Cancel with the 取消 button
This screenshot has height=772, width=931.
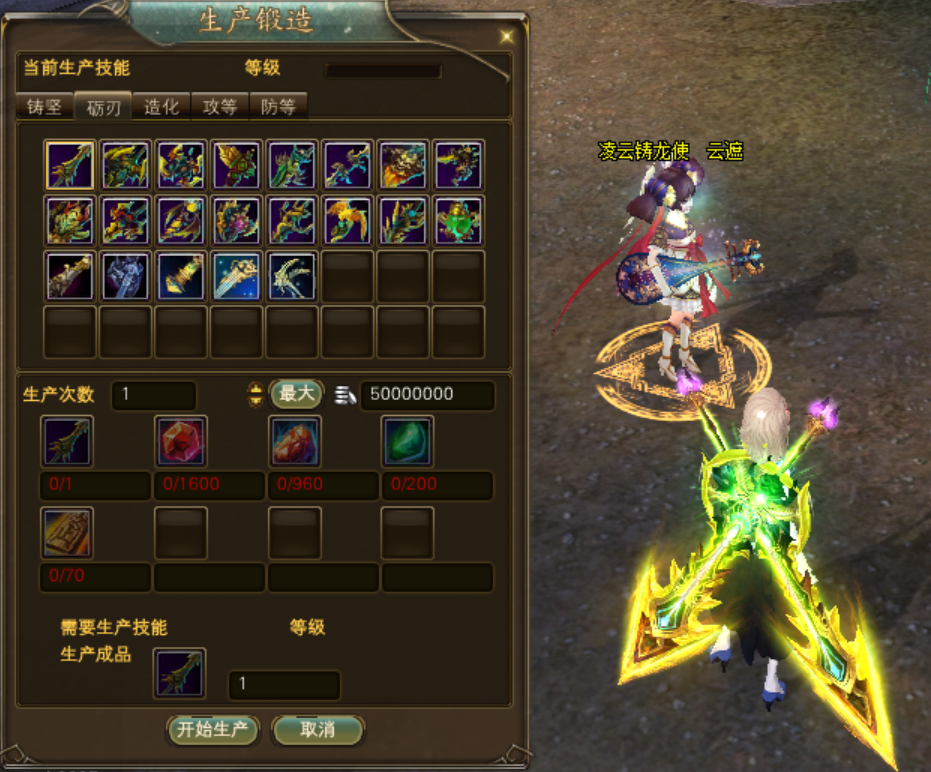coord(317,730)
